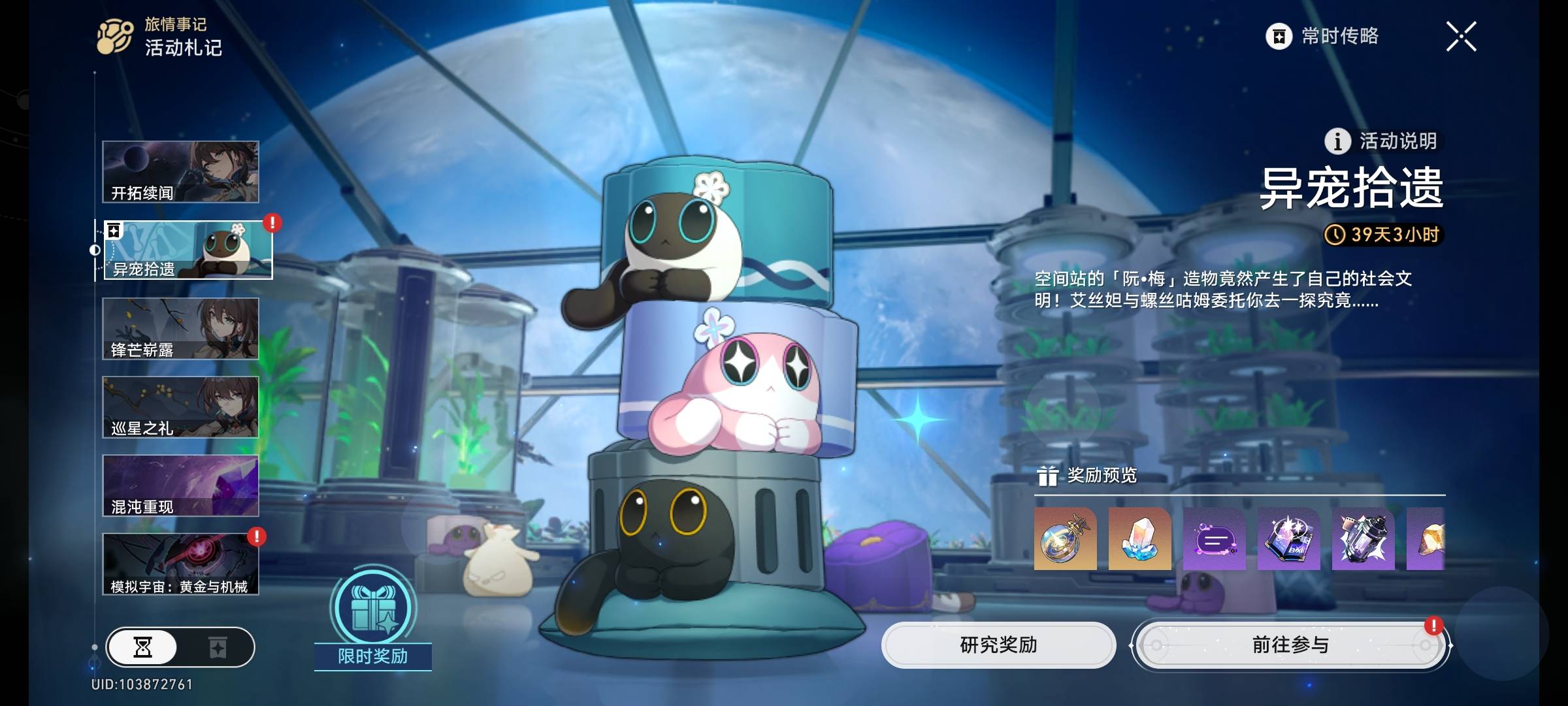View the purple guide book reward

click(1288, 539)
